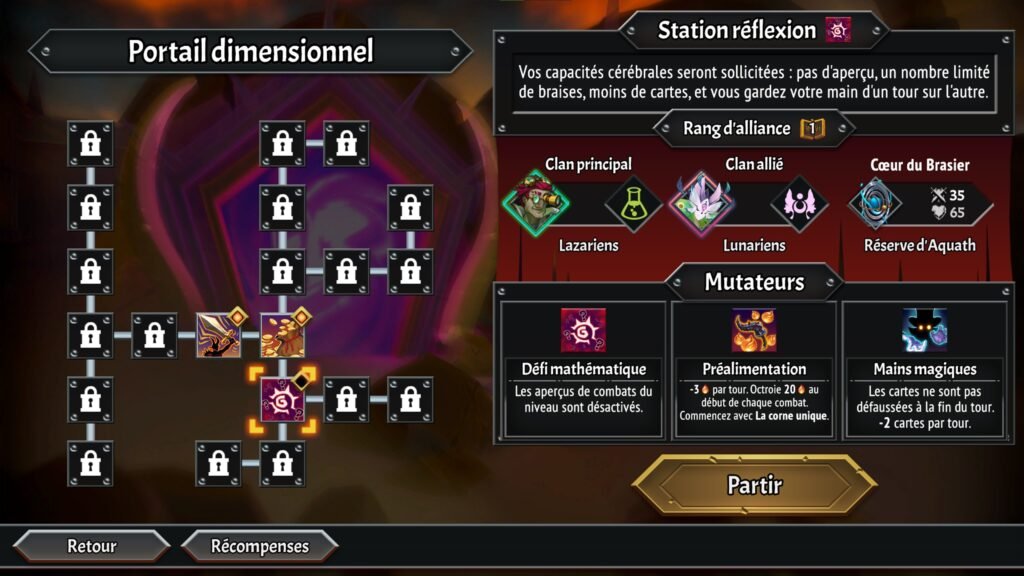Open the Récompenses panel
The image size is (1024, 576).
(x=260, y=546)
